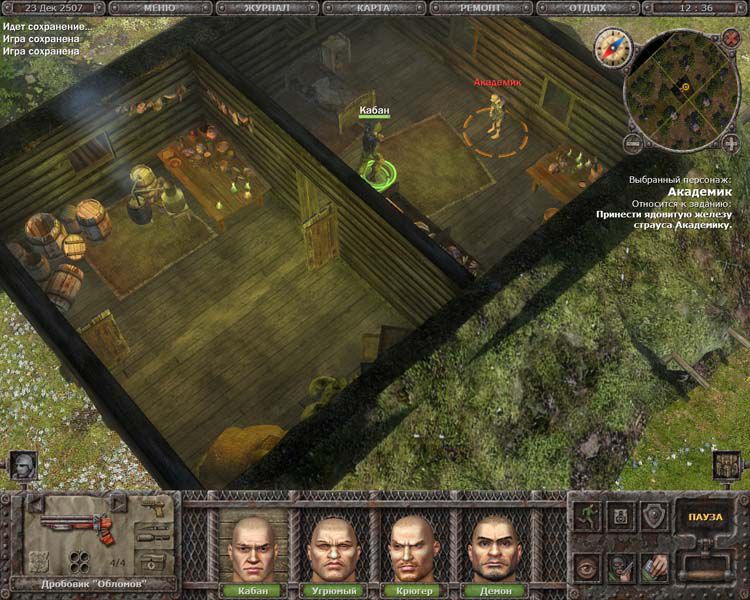Viewport: 750px width, 600px height.
Task: Open the ЖУРНАЛ journal
Action: [x=266, y=7]
